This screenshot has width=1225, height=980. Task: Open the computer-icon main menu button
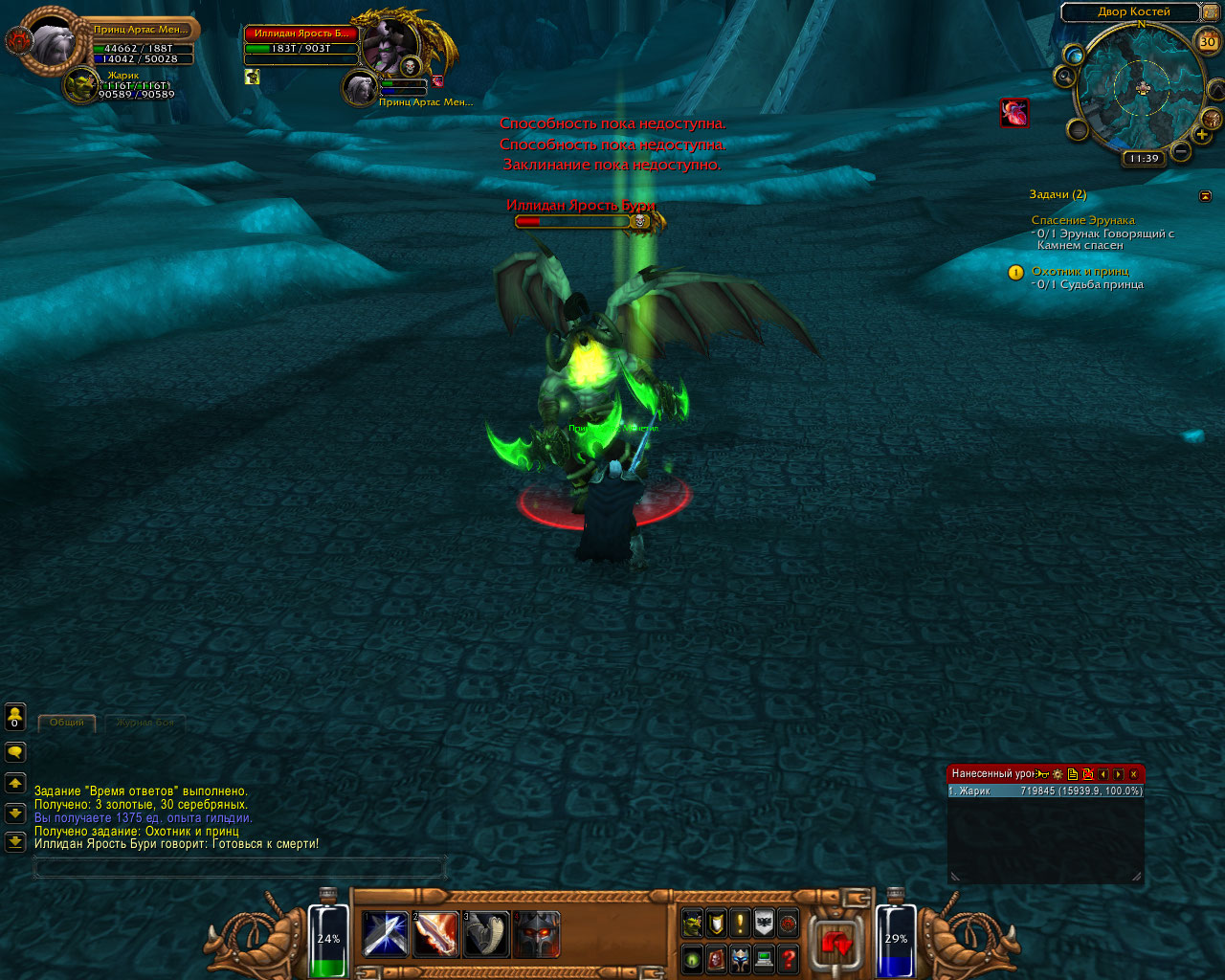764,958
